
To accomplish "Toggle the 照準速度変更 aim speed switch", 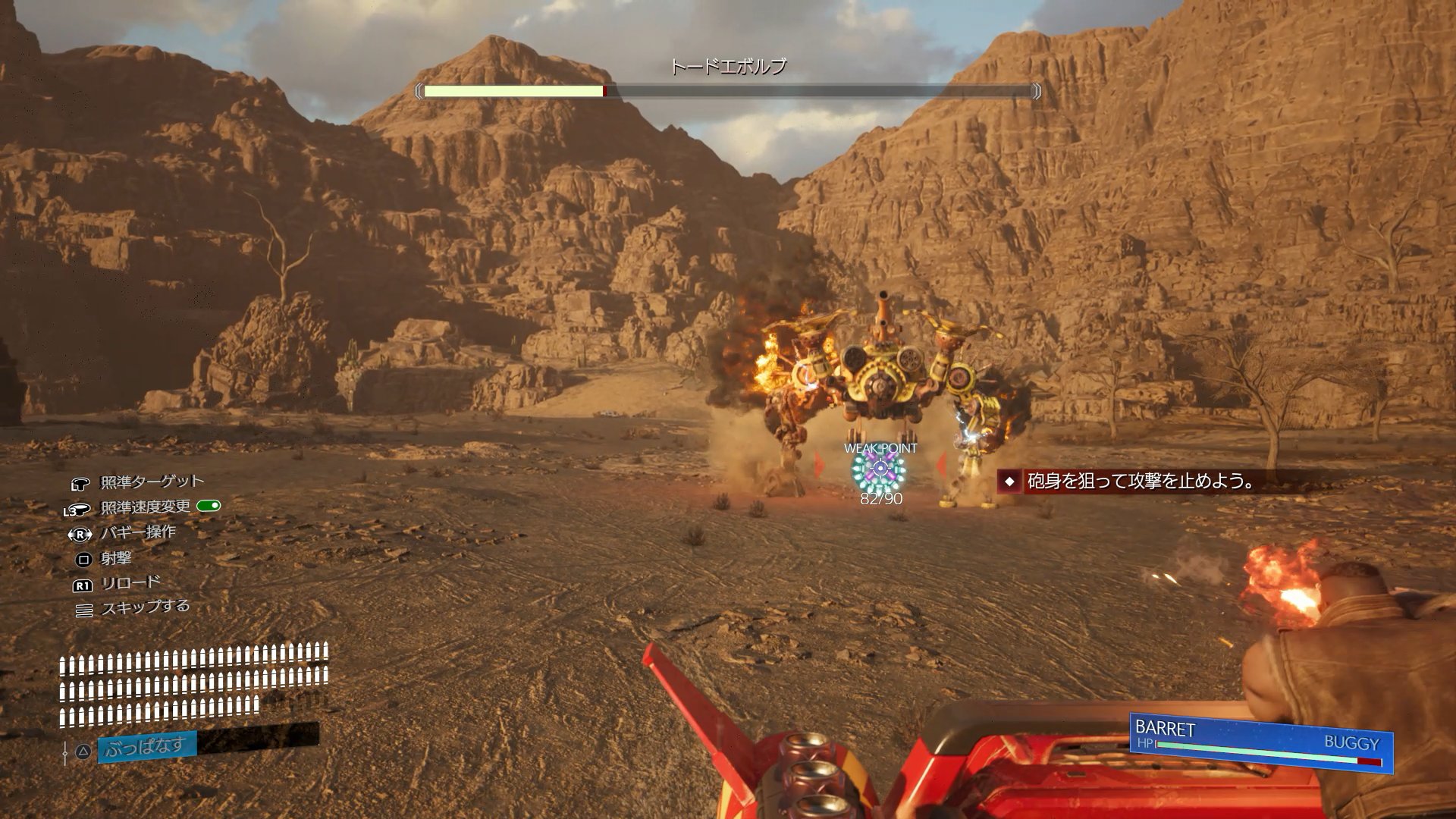I will coord(209,506).
